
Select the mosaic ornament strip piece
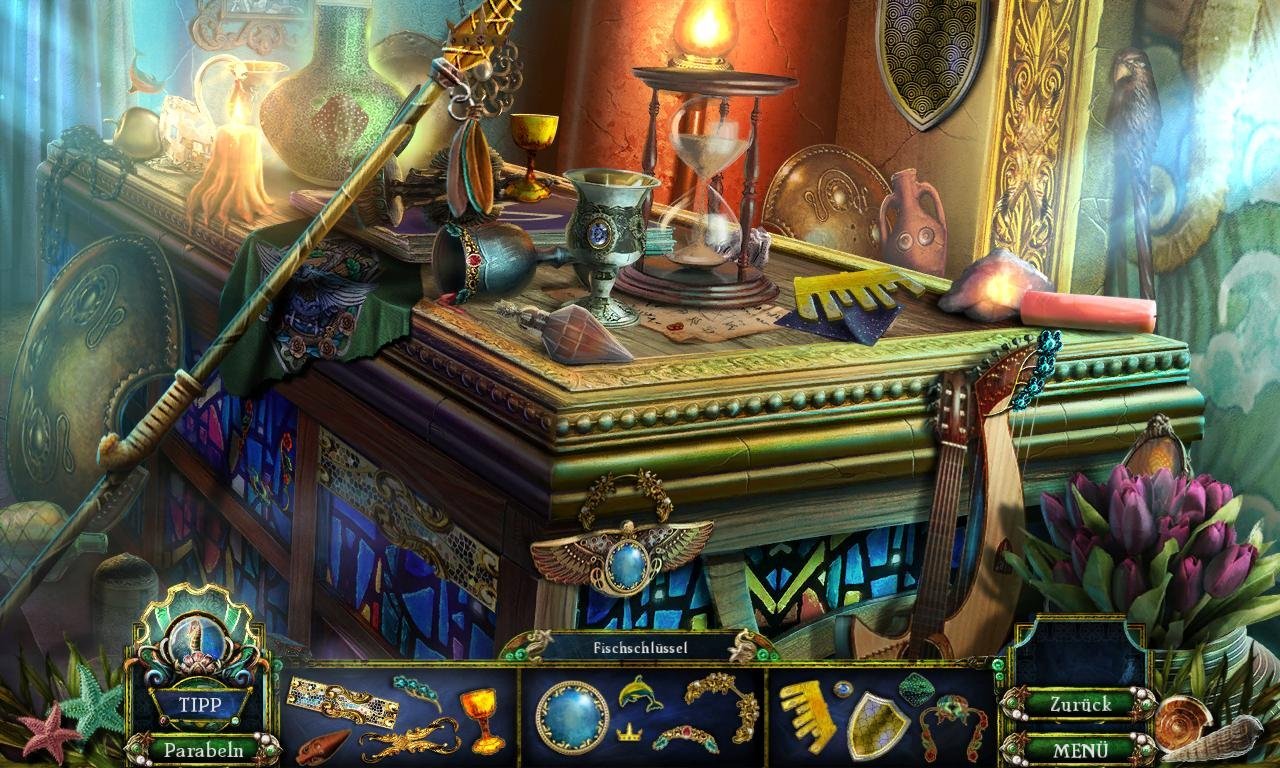tap(341, 698)
